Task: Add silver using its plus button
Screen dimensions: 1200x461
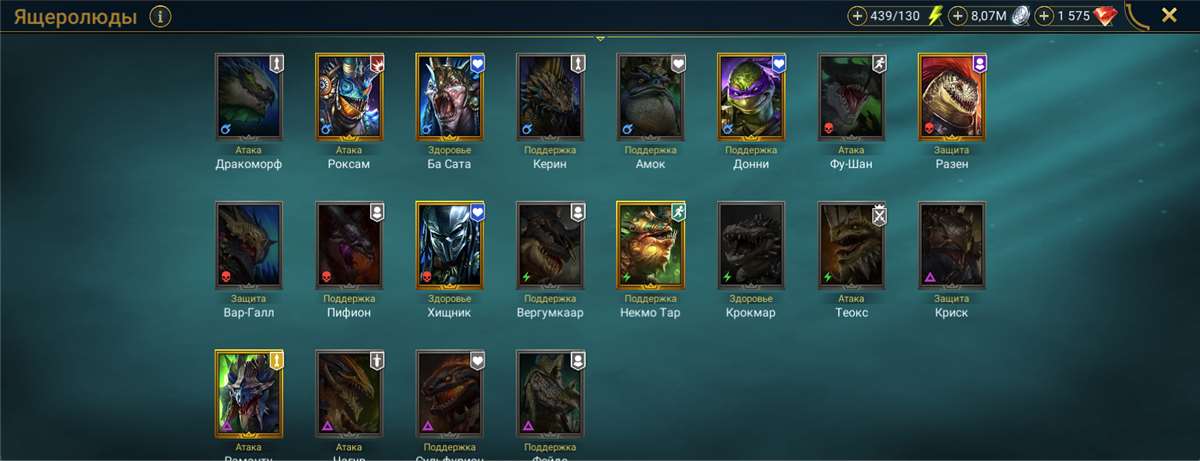Action: click(958, 16)
